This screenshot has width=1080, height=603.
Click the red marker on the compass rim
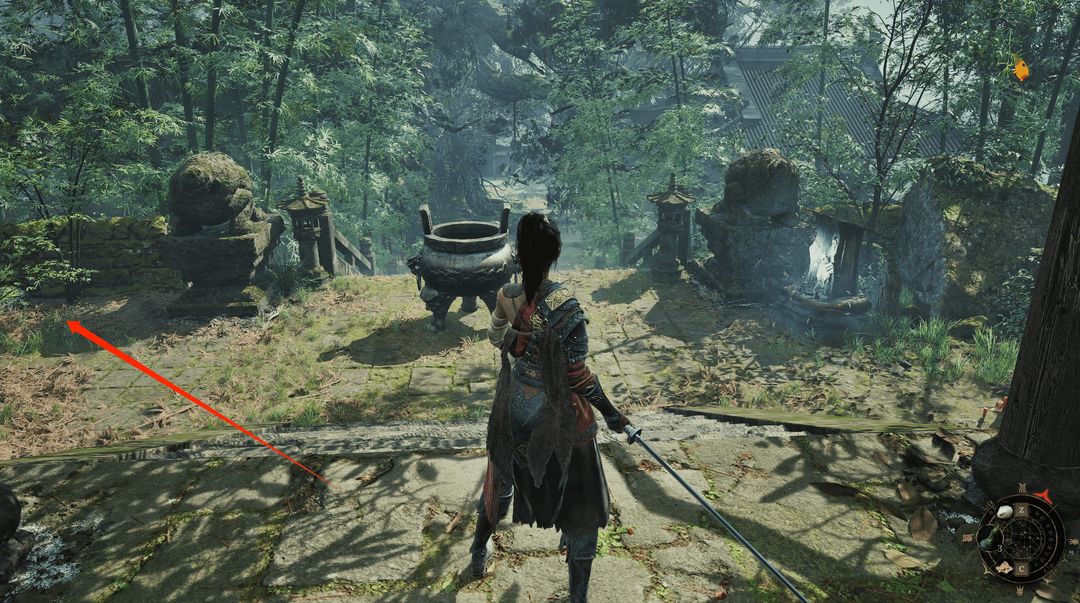[1046, 497]
